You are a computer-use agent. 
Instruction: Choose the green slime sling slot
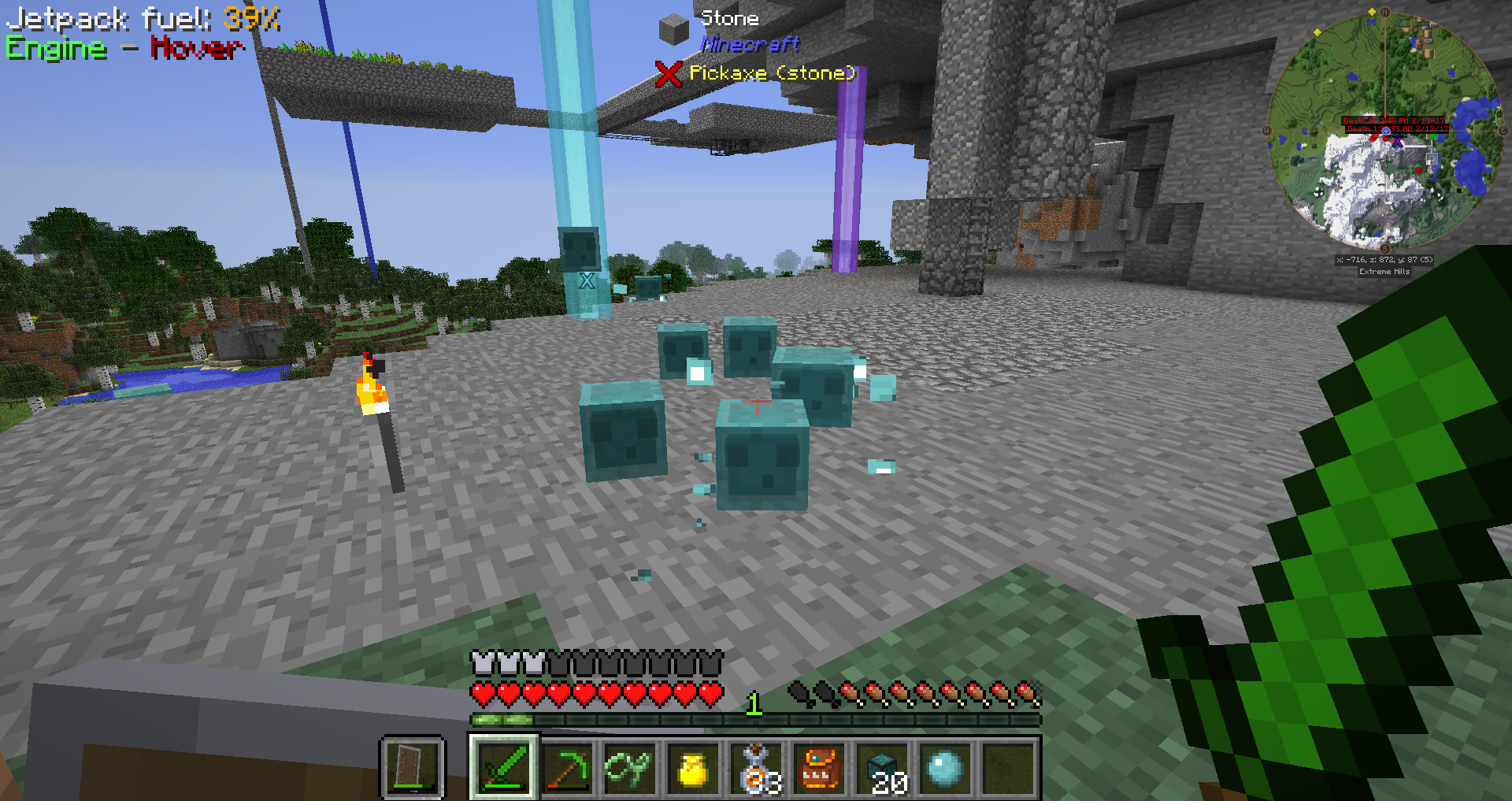tap(630, 767)
